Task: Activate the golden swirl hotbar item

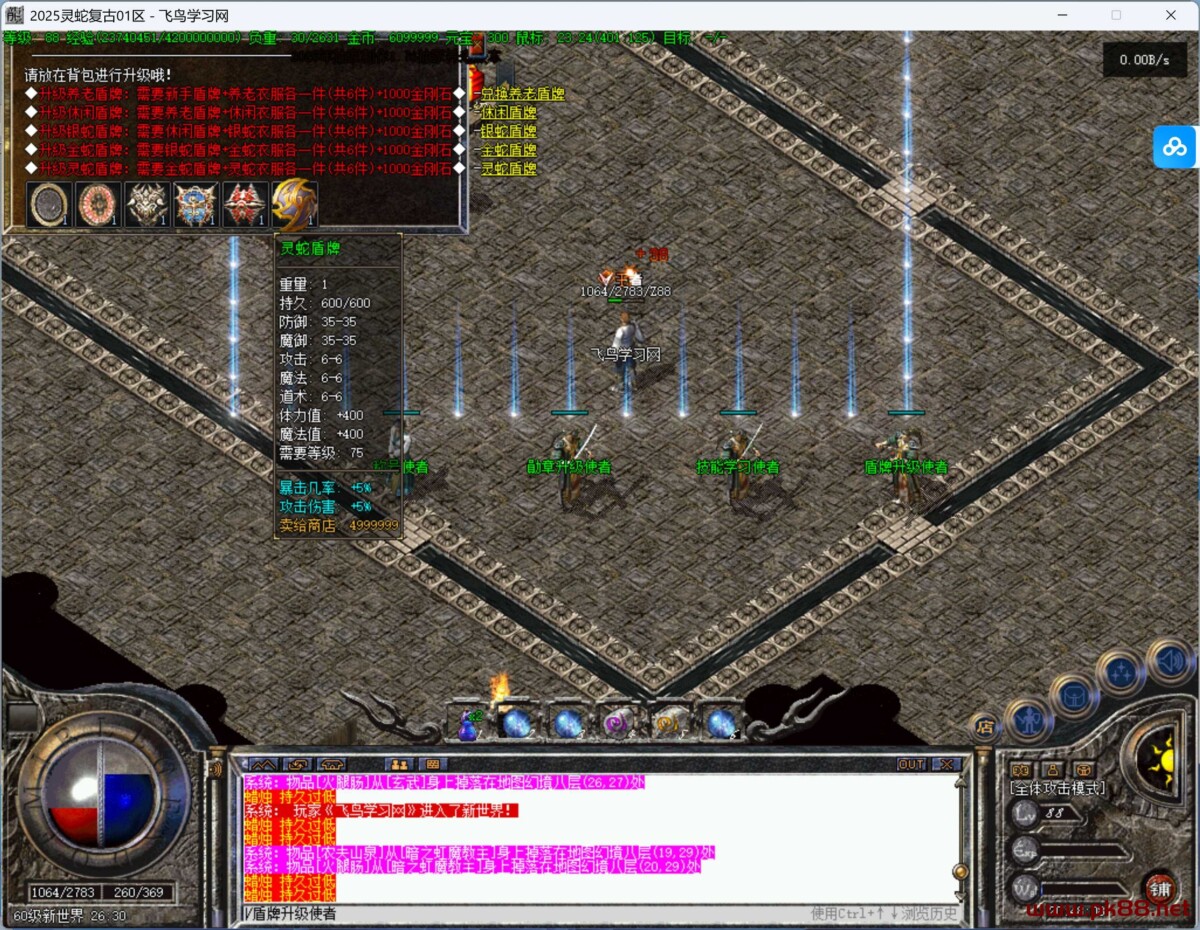Action: coord(668,723)
